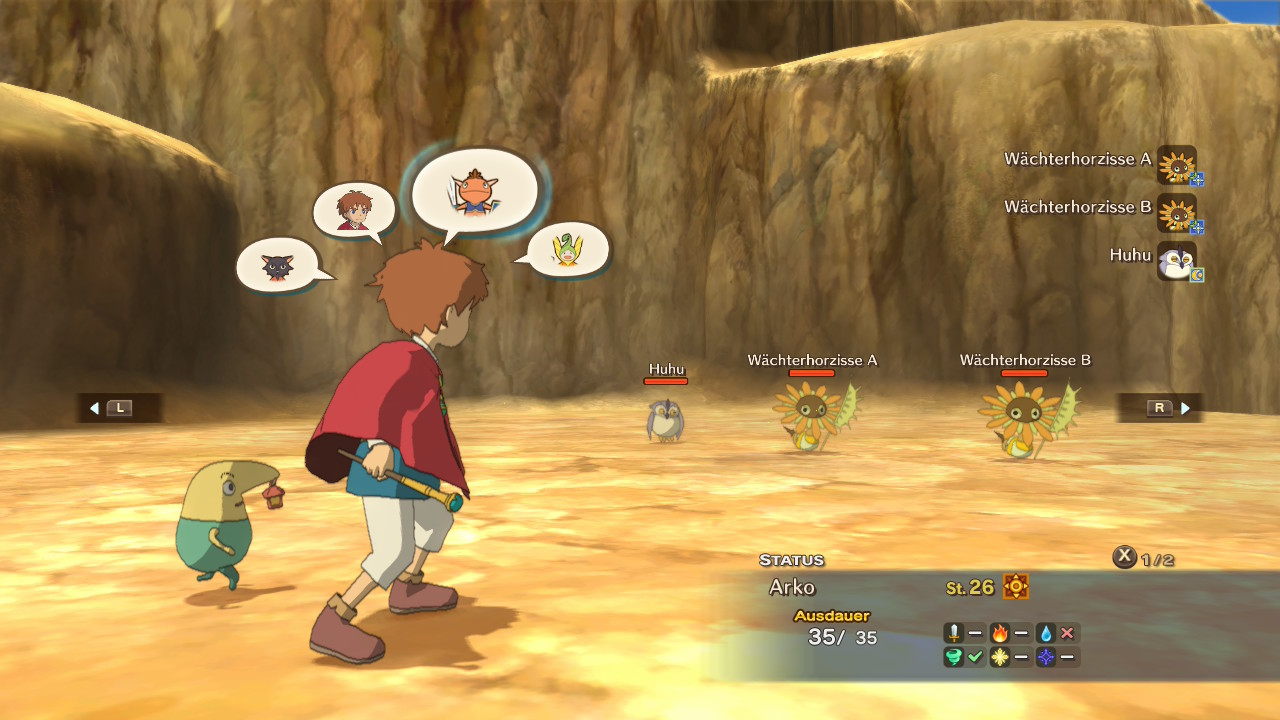Image resolution: width=1280 pixels, height=720 pixels.
Task: Target Wächterhorzisse A in the enemy list
Action: pyautogui.click(x=1176, y=164)
